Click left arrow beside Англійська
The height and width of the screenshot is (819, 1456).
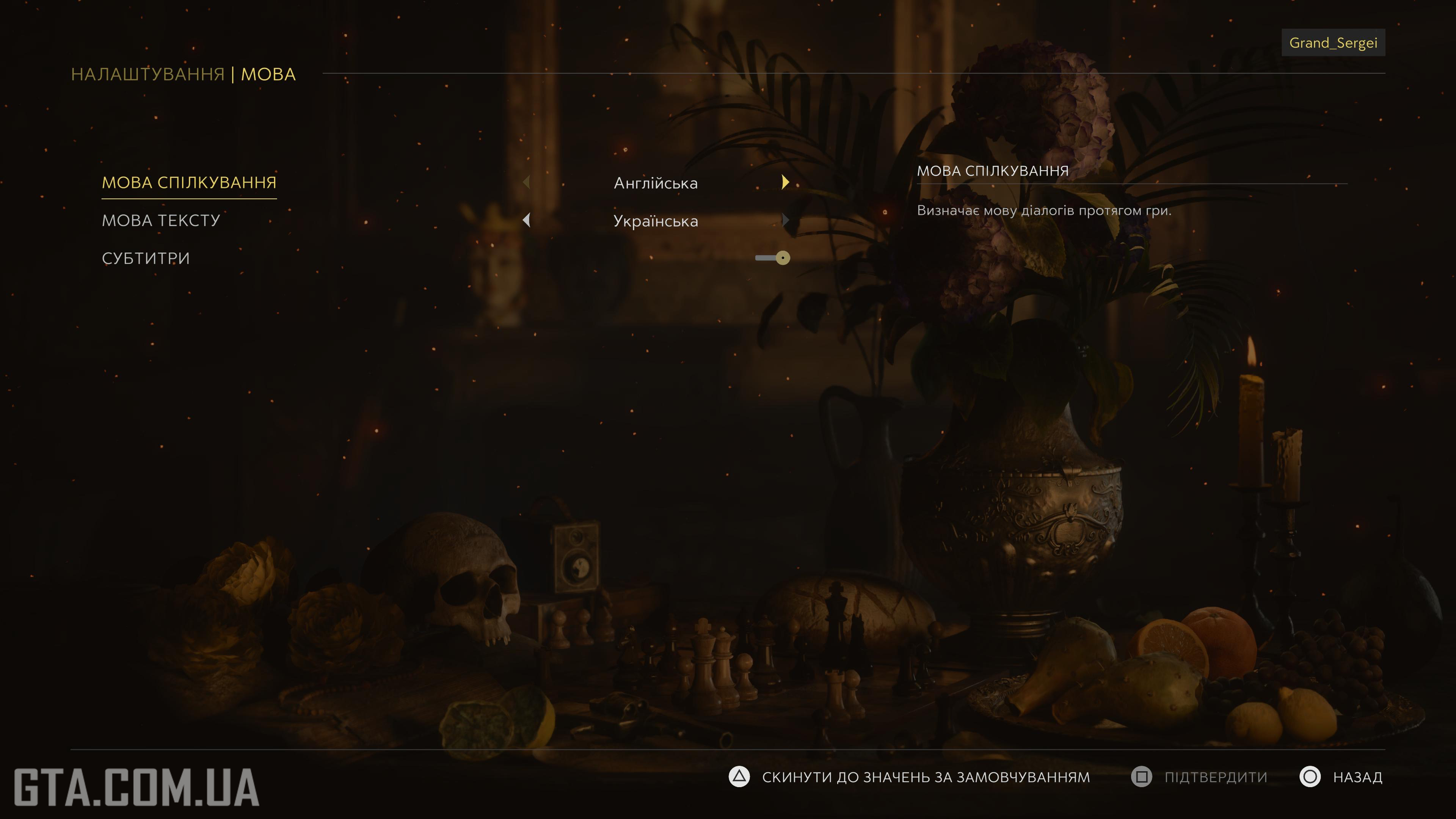click(x=526, y=182)
